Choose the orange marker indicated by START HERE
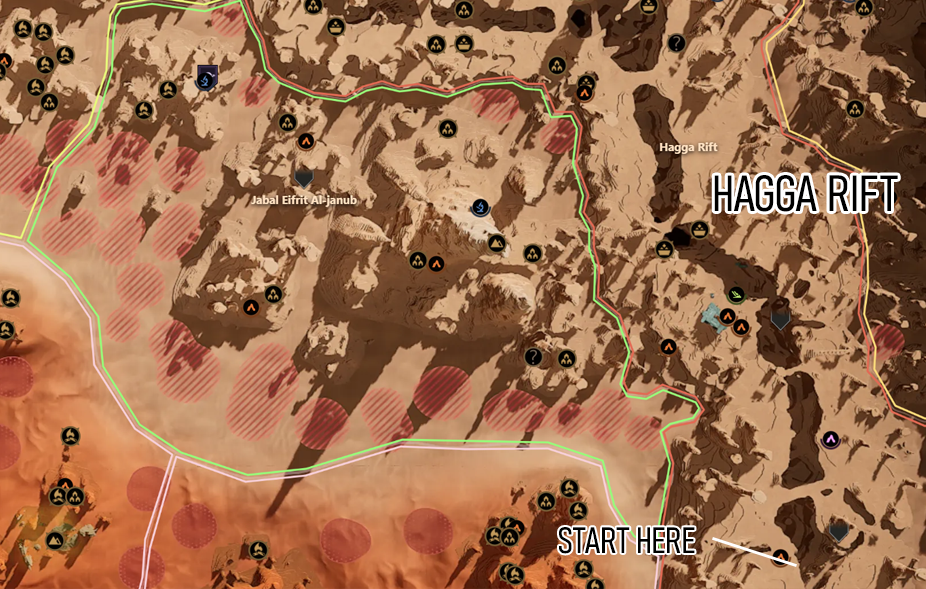Viewport: 926px width, 589px height. [x=780, y=556]
